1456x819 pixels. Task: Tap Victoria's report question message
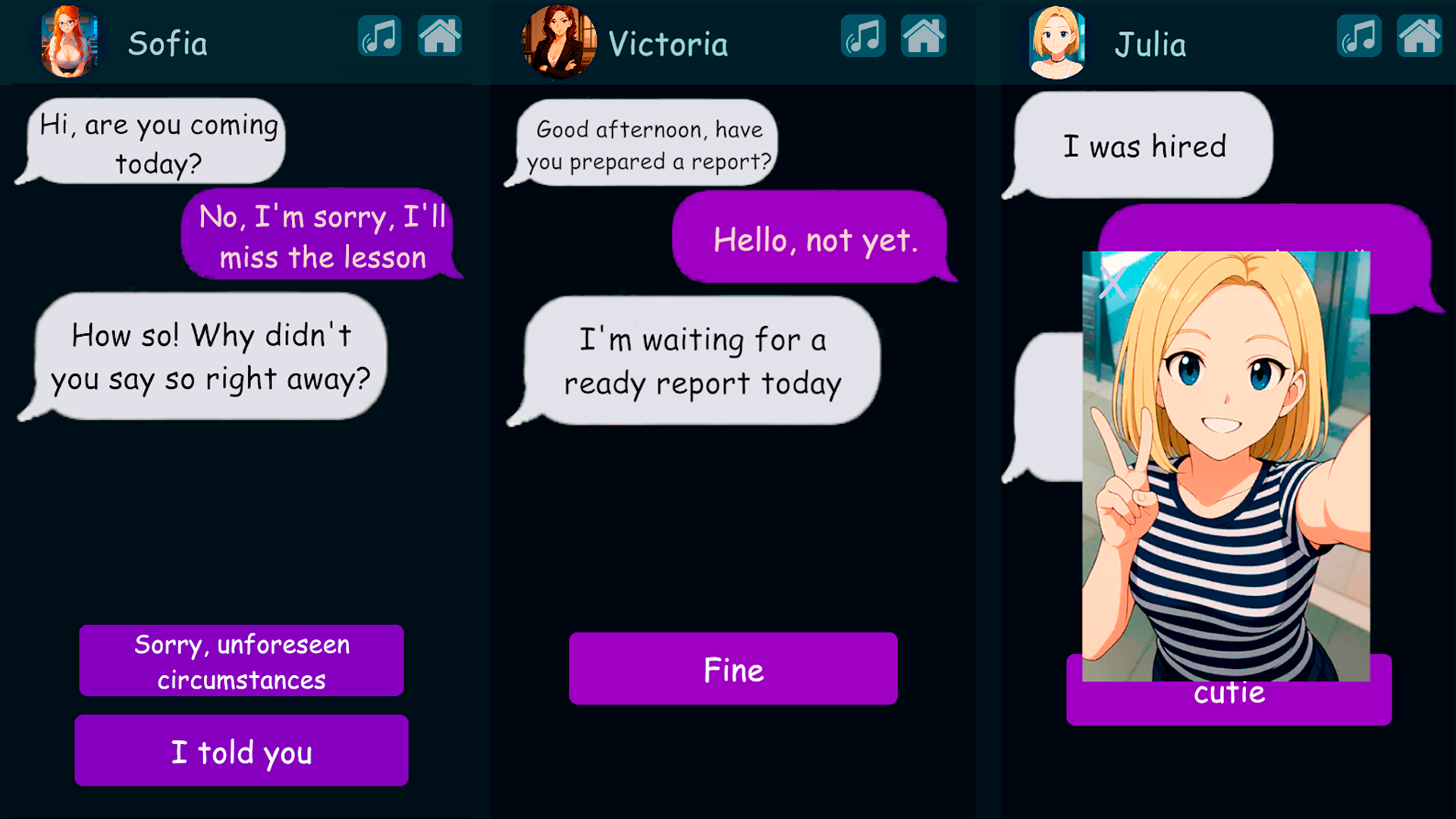pyautogui.click(x=650, y=144)
